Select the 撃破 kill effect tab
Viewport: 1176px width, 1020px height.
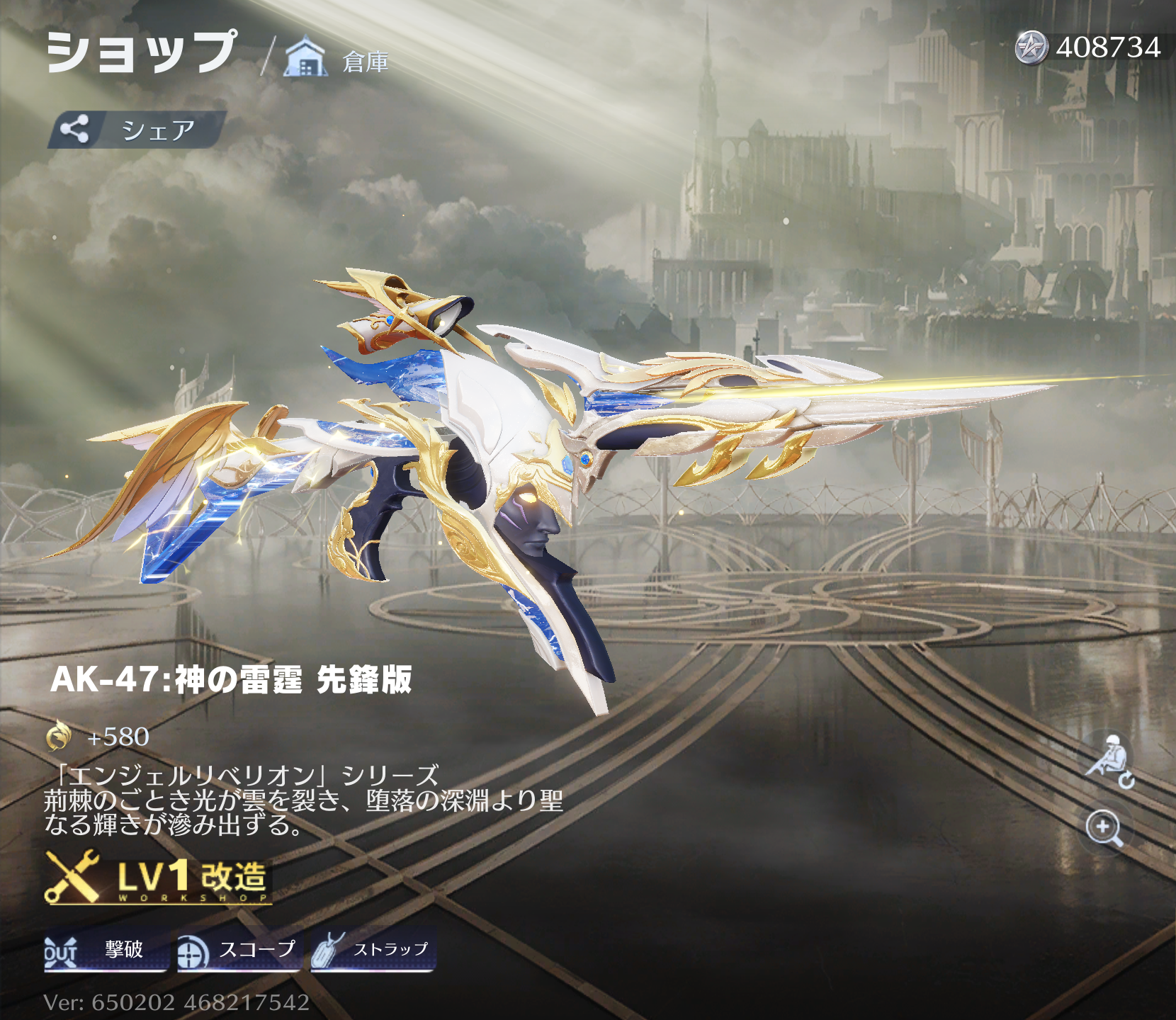[105, 950]
